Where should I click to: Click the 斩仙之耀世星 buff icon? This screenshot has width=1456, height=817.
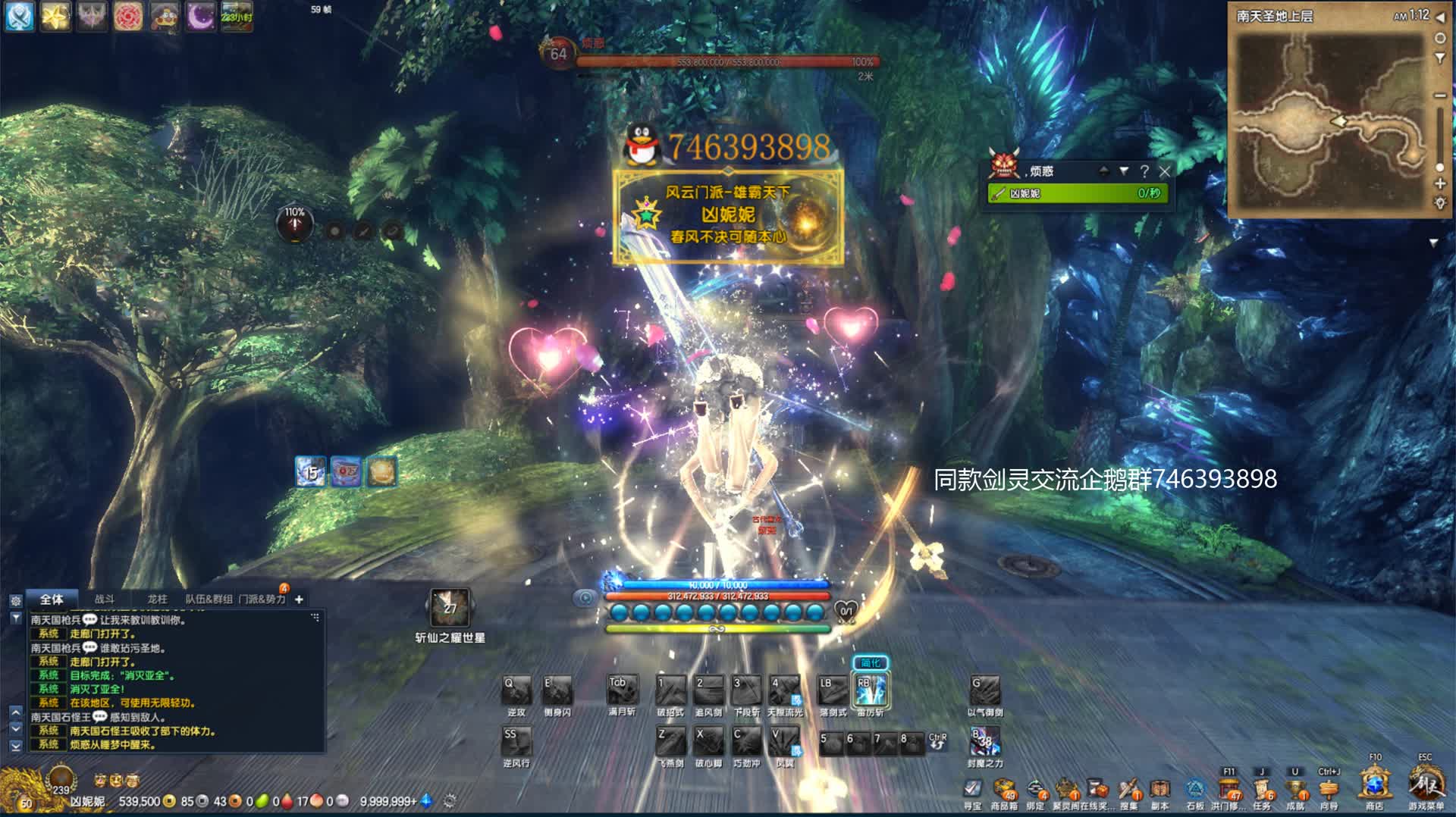click(x=450, y=608)
